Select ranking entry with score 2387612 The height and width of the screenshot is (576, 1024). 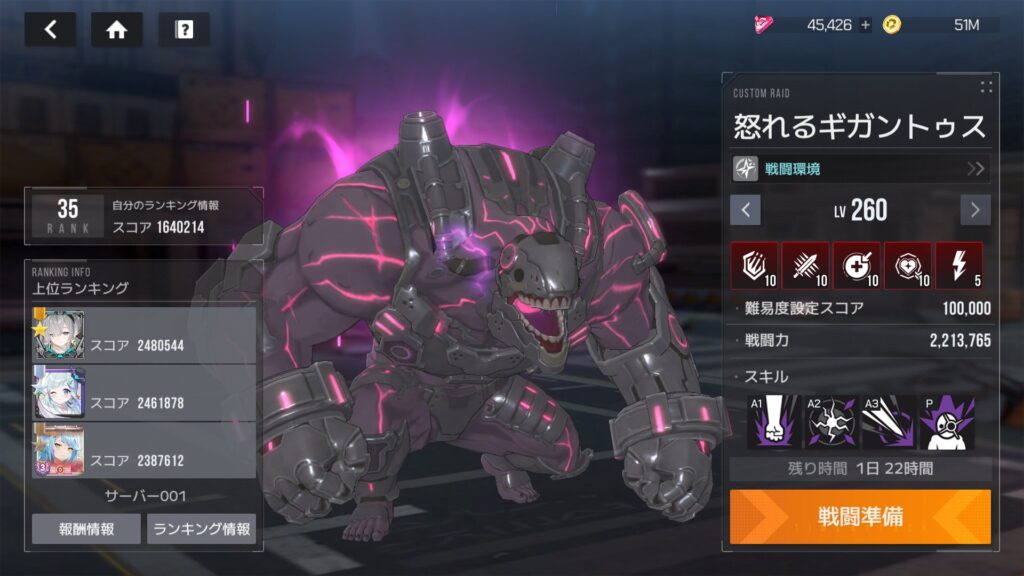[x=144, y=449]
